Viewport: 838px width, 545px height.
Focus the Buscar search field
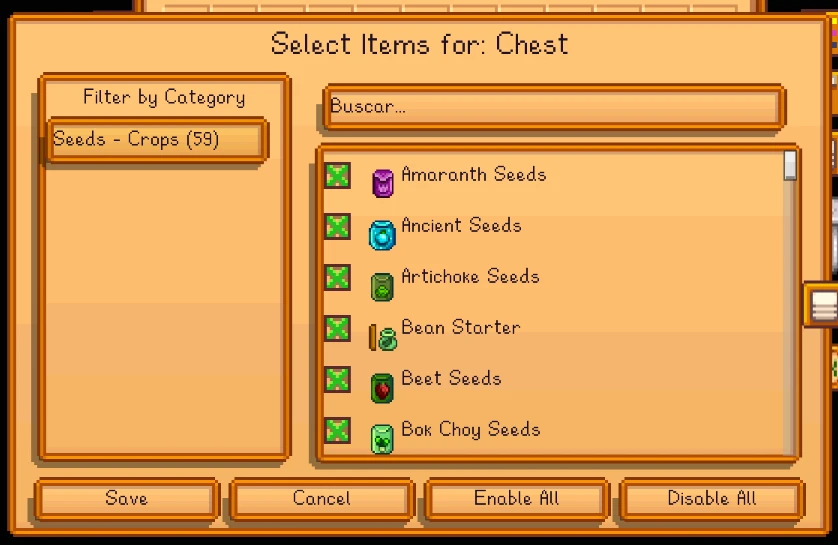click(553, 108)
